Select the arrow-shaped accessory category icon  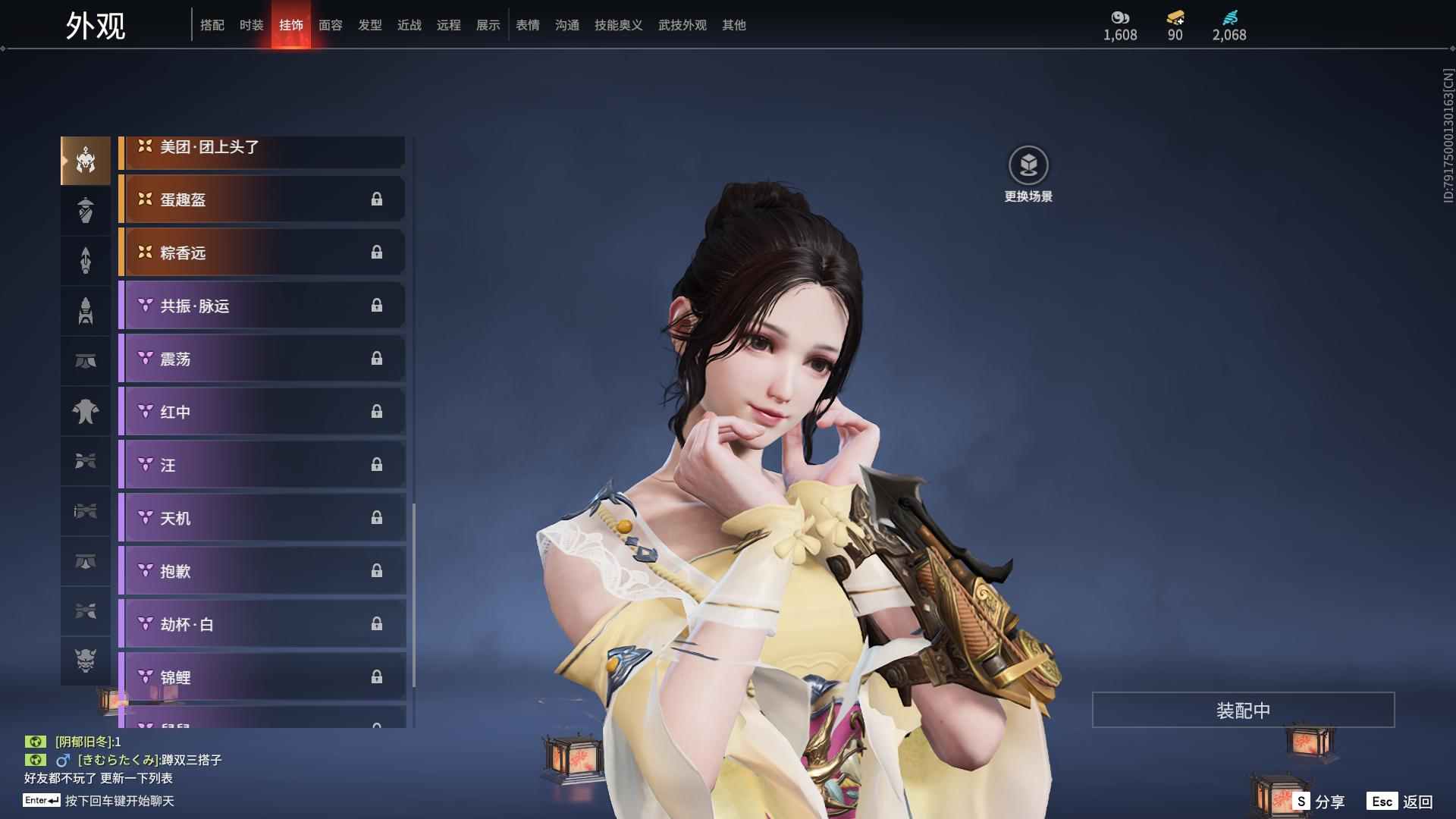pos(86,260)
